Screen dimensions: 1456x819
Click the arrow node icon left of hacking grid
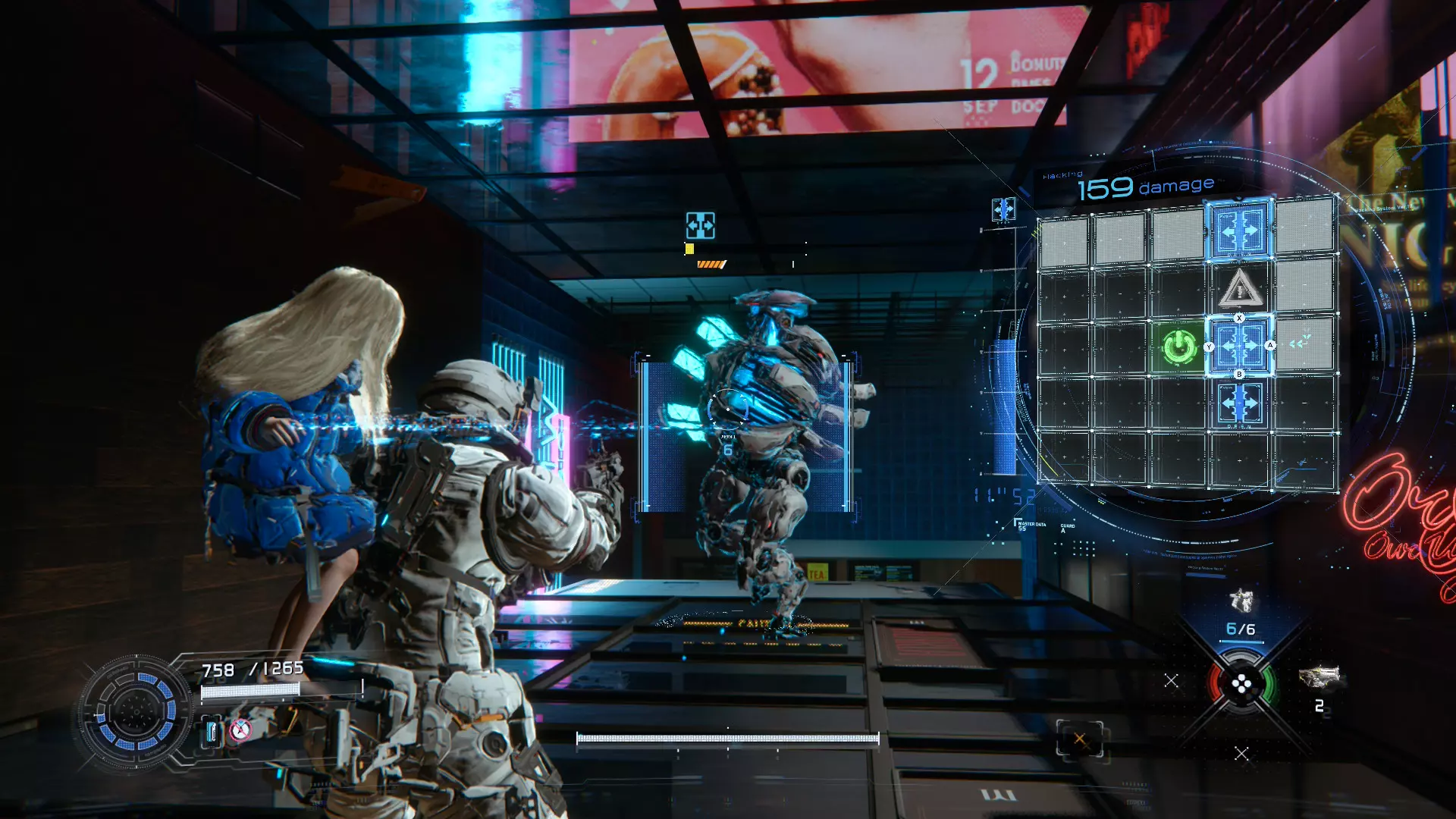pyautogui.click(x=1003, y=209)
